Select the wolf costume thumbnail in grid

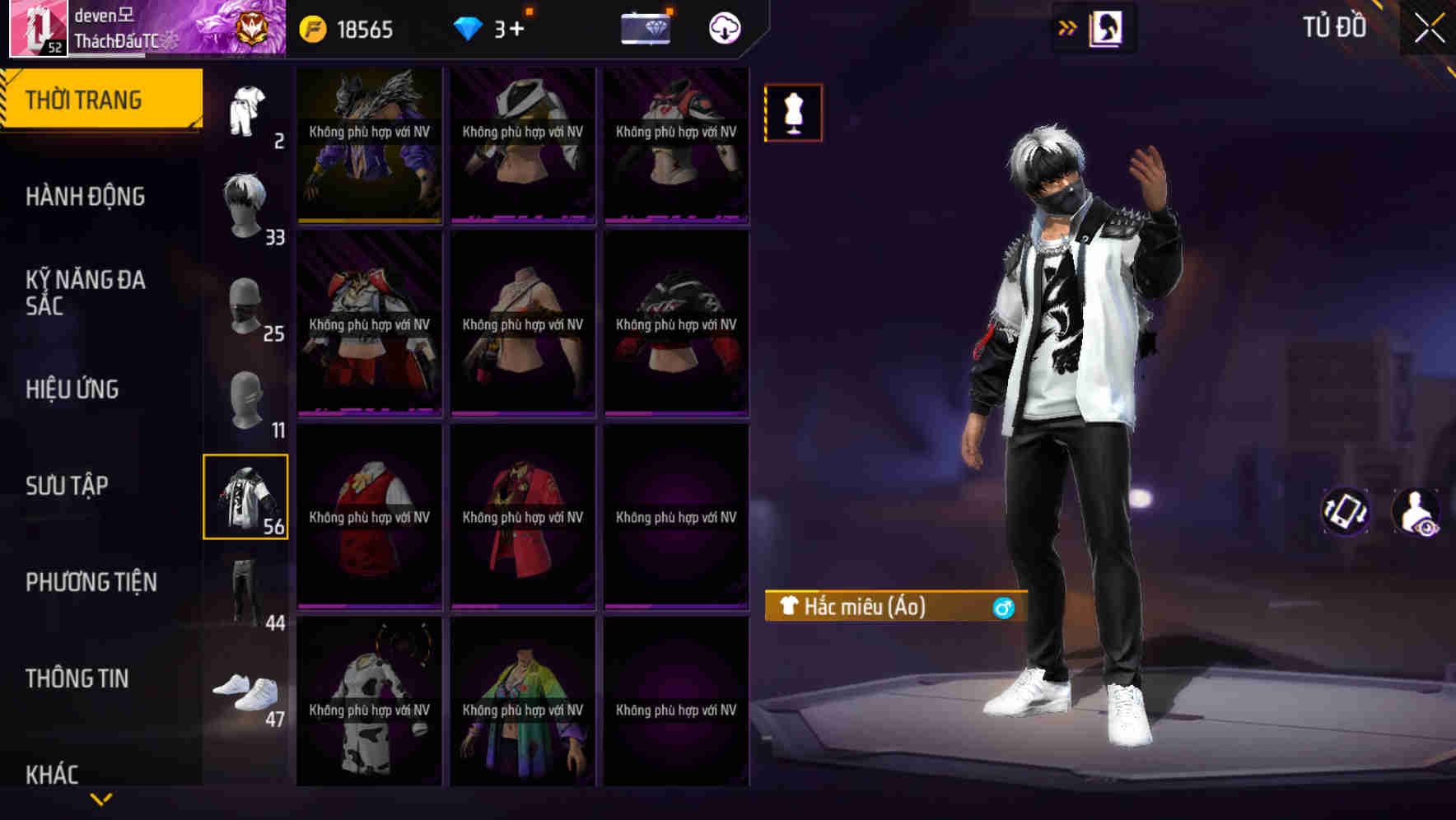click(x=369, y=144)
